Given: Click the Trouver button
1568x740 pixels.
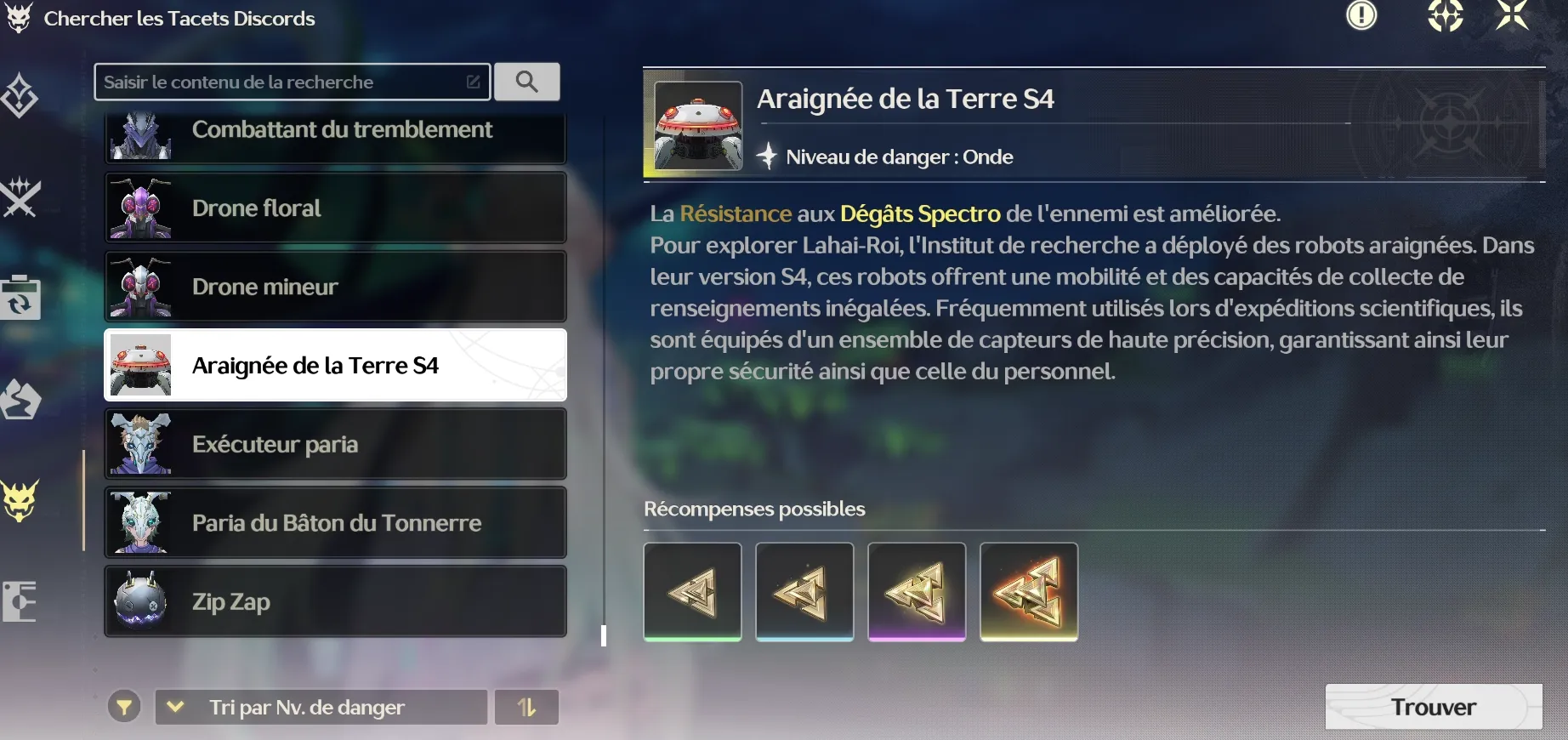Looking at the screenshot, I should click(1433, 707).
